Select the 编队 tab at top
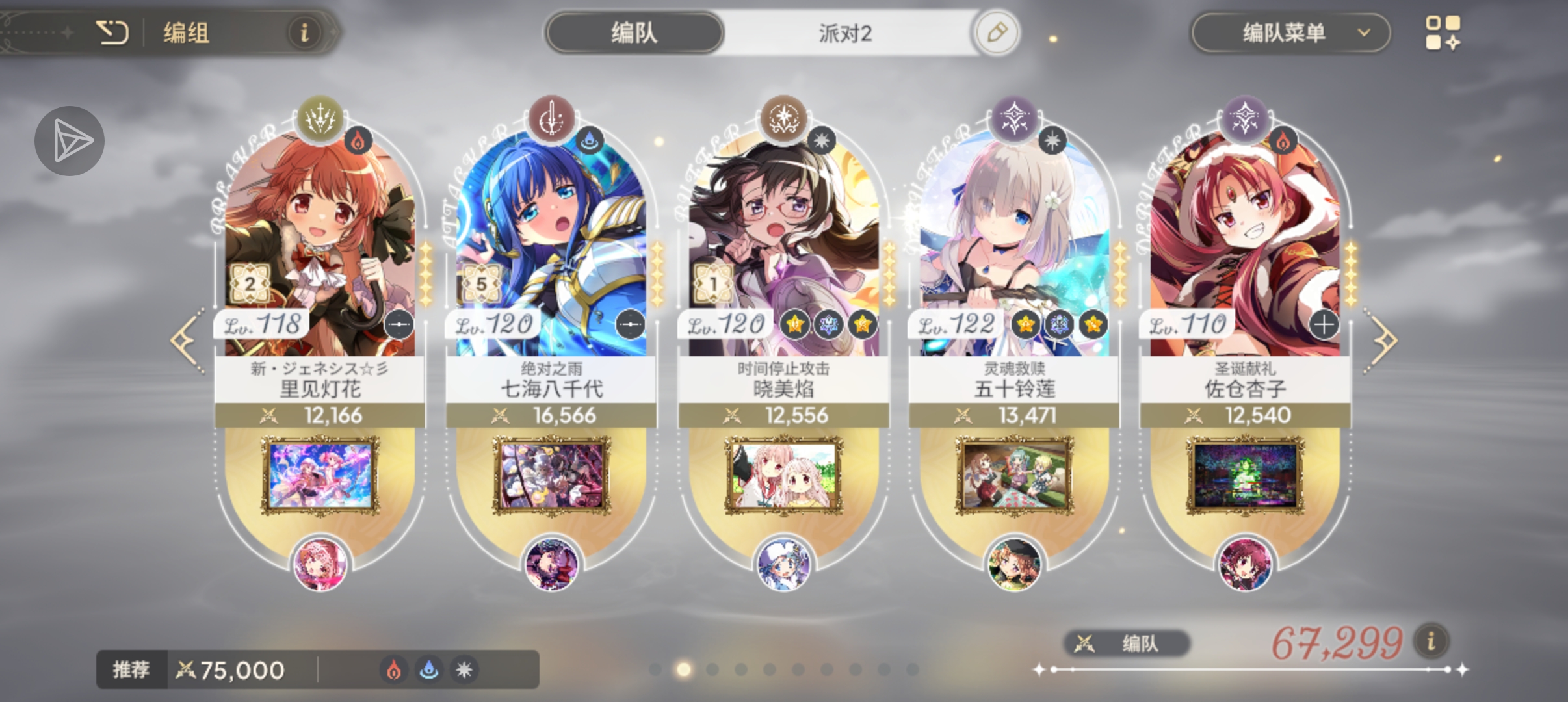Screen dimensions: 1568x702 click(635, 32)
